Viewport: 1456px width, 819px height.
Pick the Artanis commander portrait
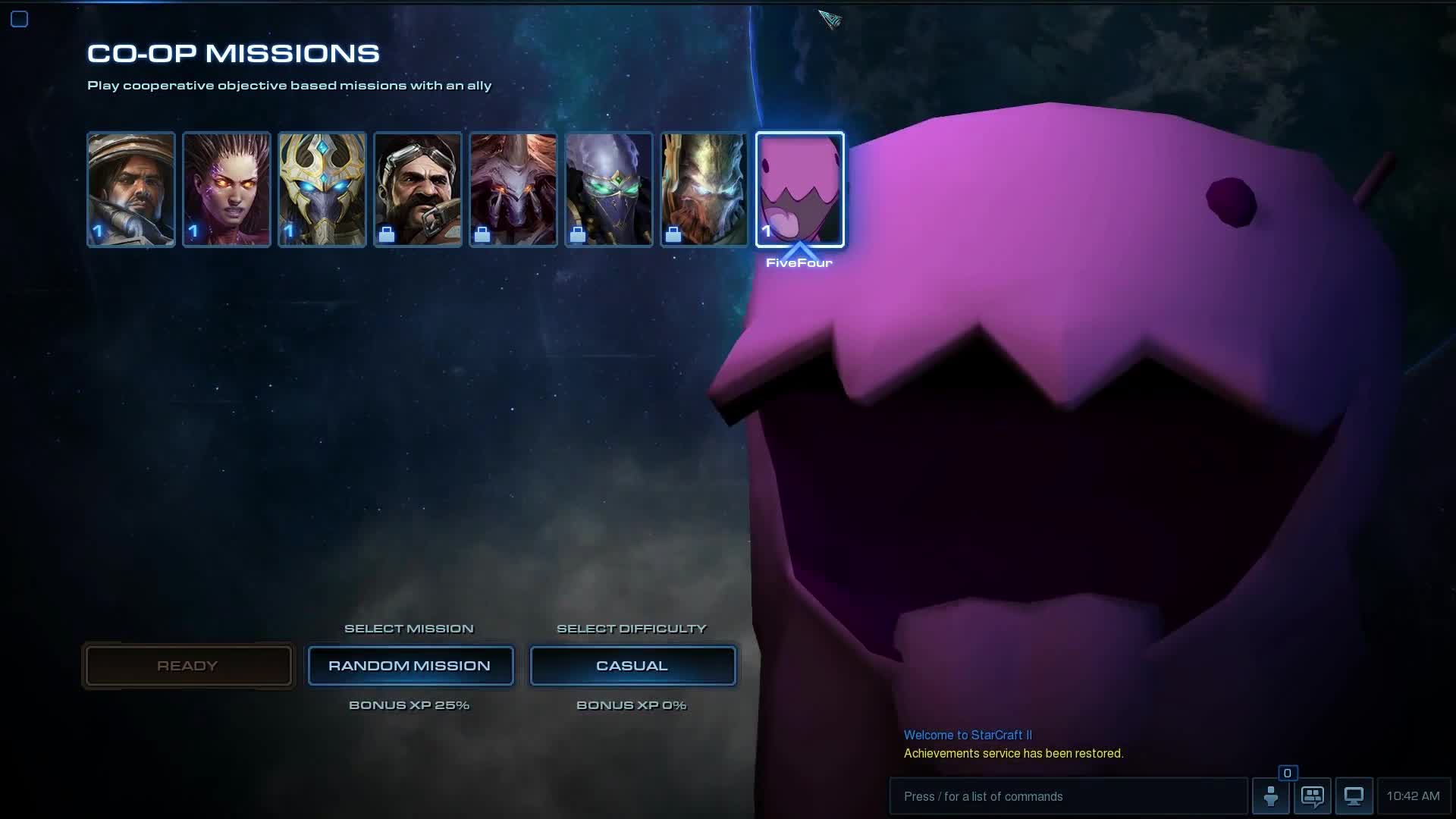pos(322,190)
